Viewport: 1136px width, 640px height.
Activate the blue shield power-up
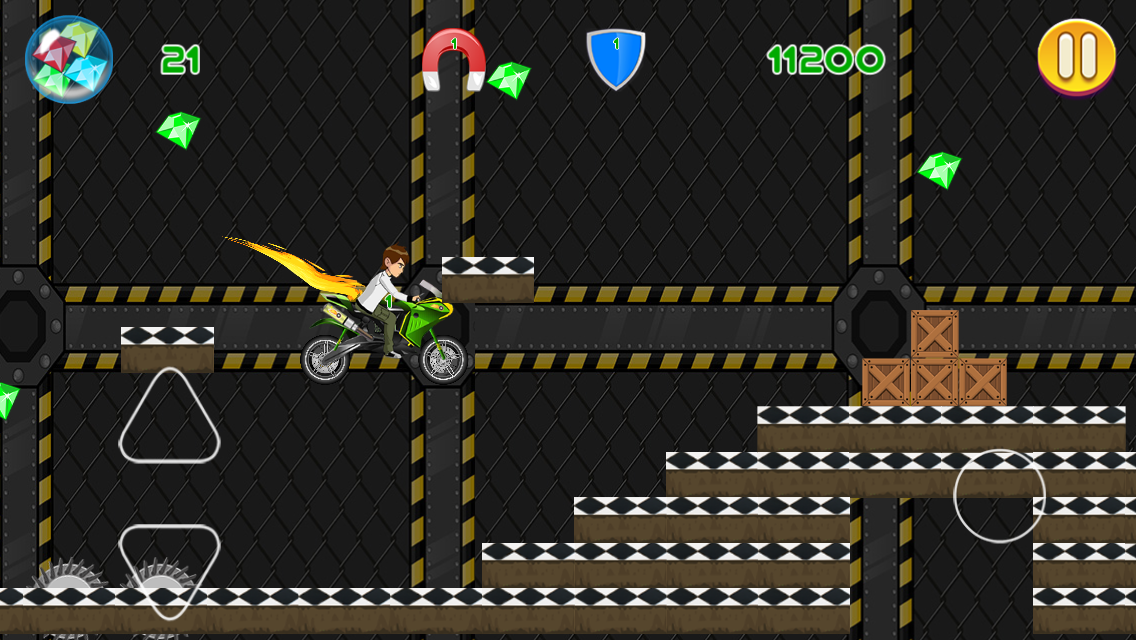[615, 58]
